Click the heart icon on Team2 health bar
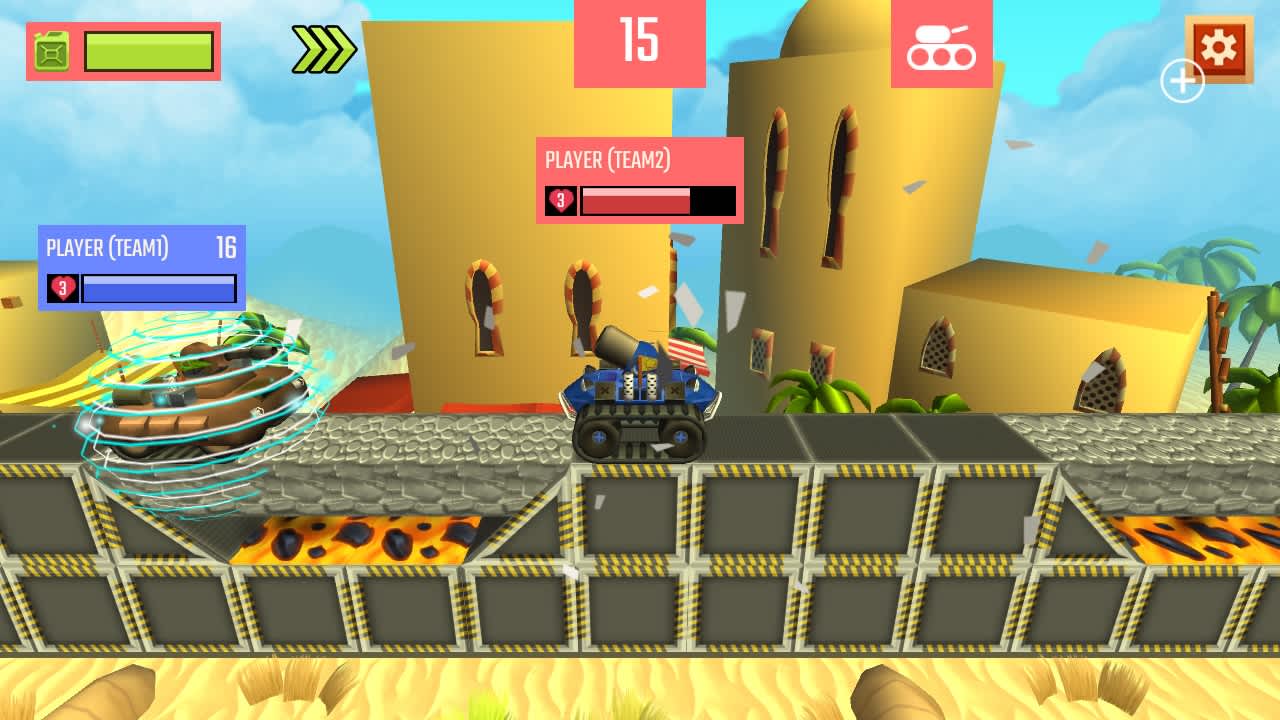The height and width of the screenshot is (720, 1280). click(562, 200)
